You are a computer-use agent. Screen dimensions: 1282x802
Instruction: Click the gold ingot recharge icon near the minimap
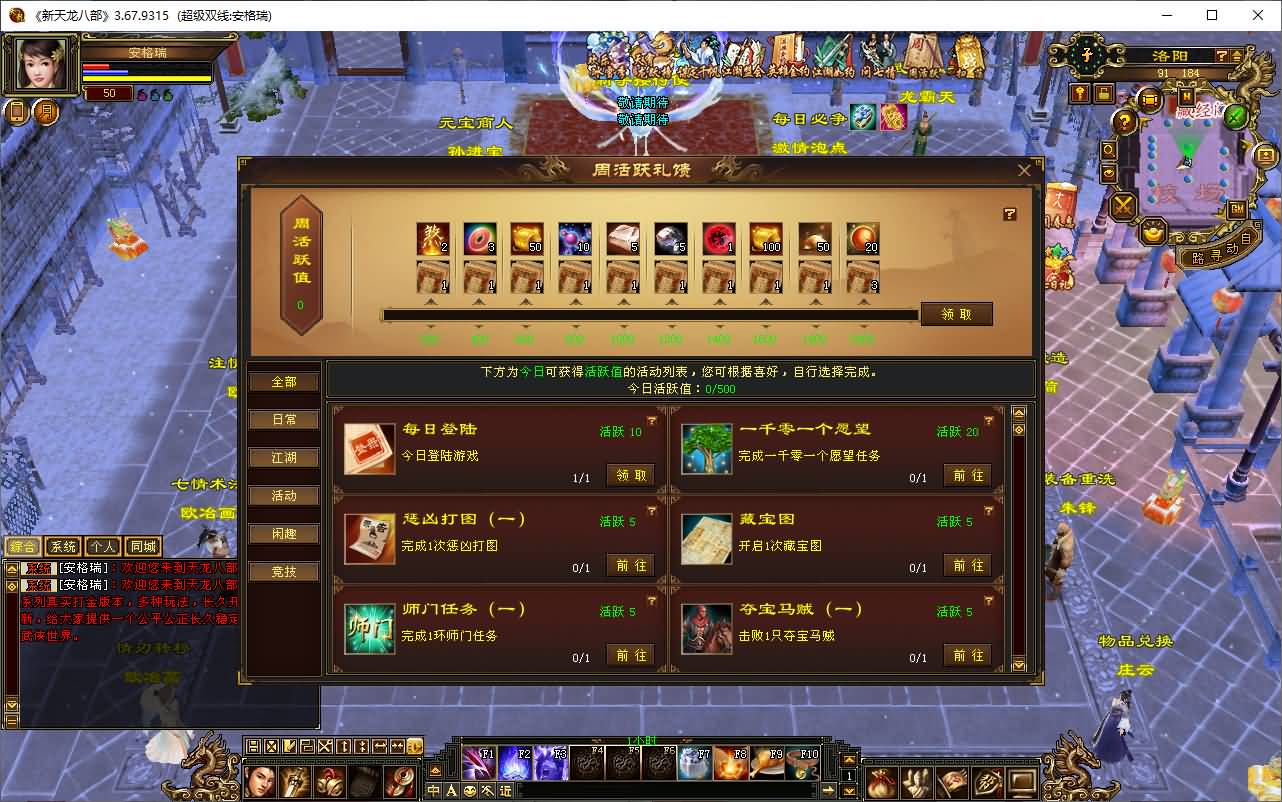pos(1155,231)
